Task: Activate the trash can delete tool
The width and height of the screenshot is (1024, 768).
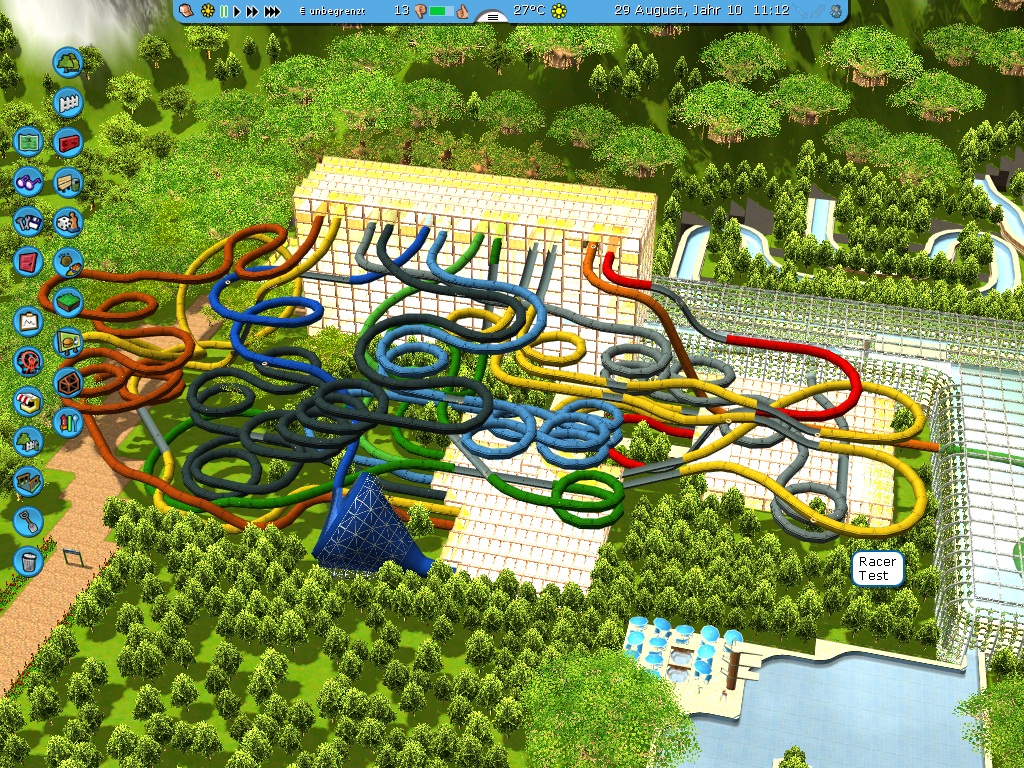Action: 28,560
